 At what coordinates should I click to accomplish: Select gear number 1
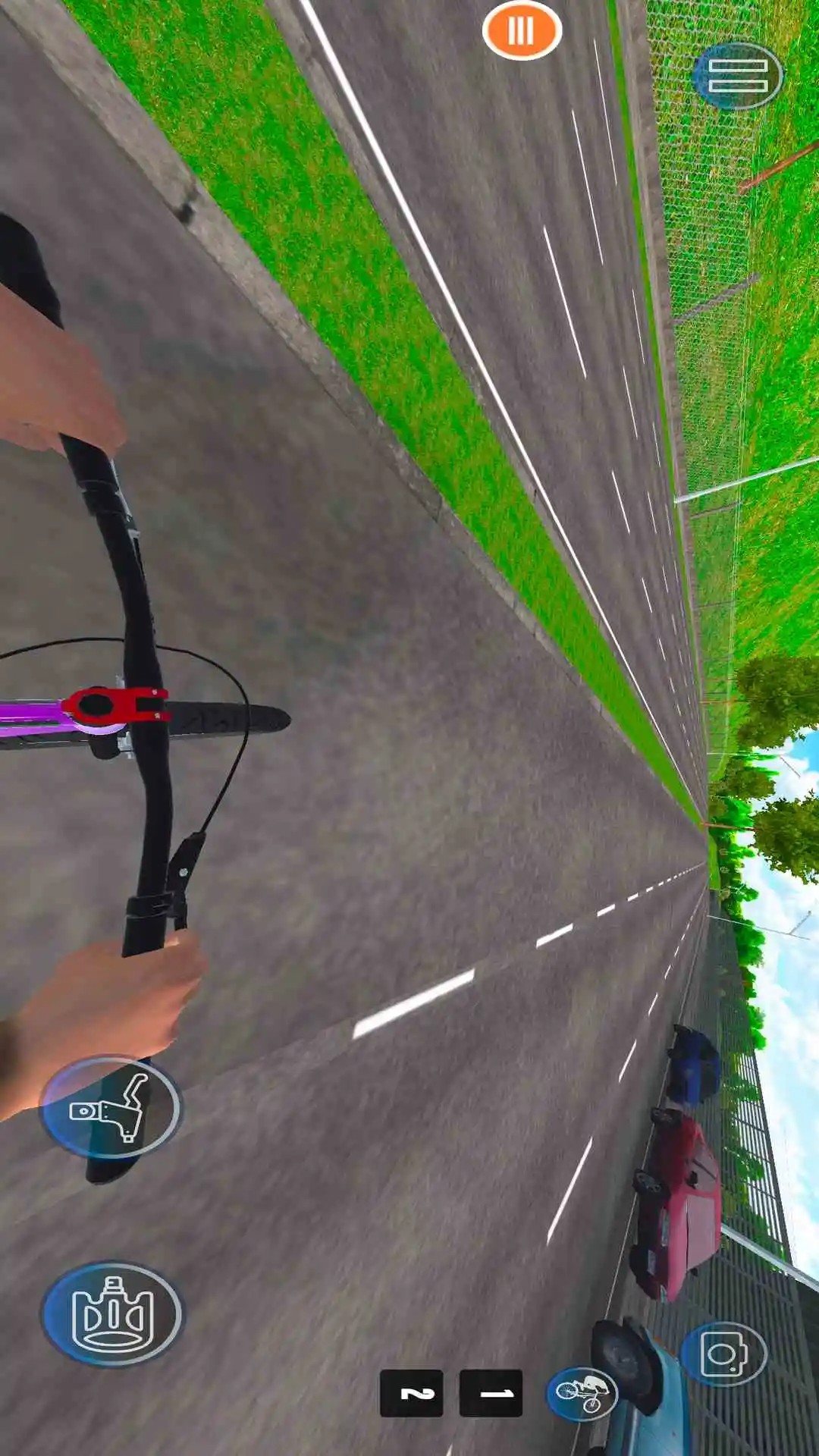pos(491,1393)
